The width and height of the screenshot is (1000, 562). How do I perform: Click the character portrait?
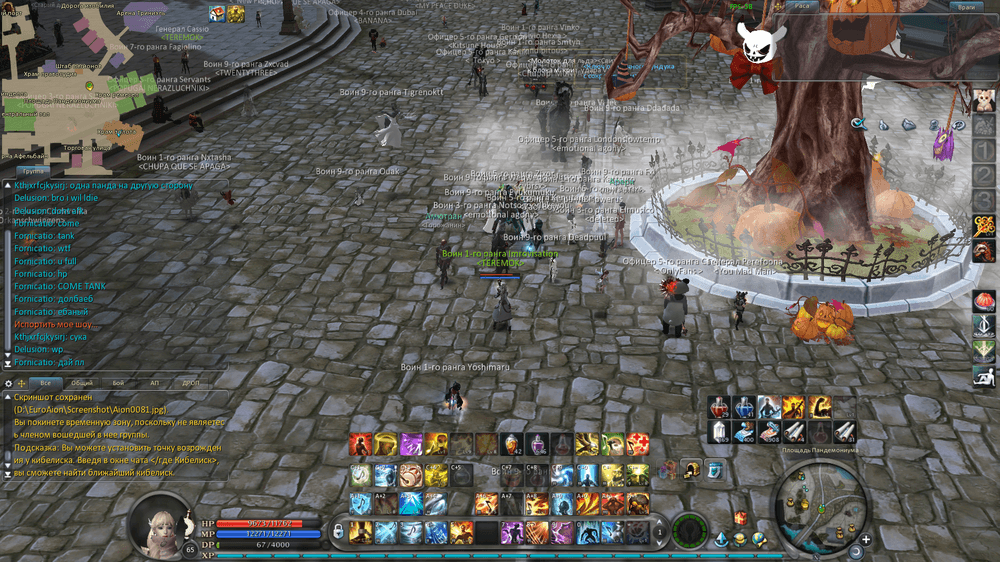pos(158,525)
